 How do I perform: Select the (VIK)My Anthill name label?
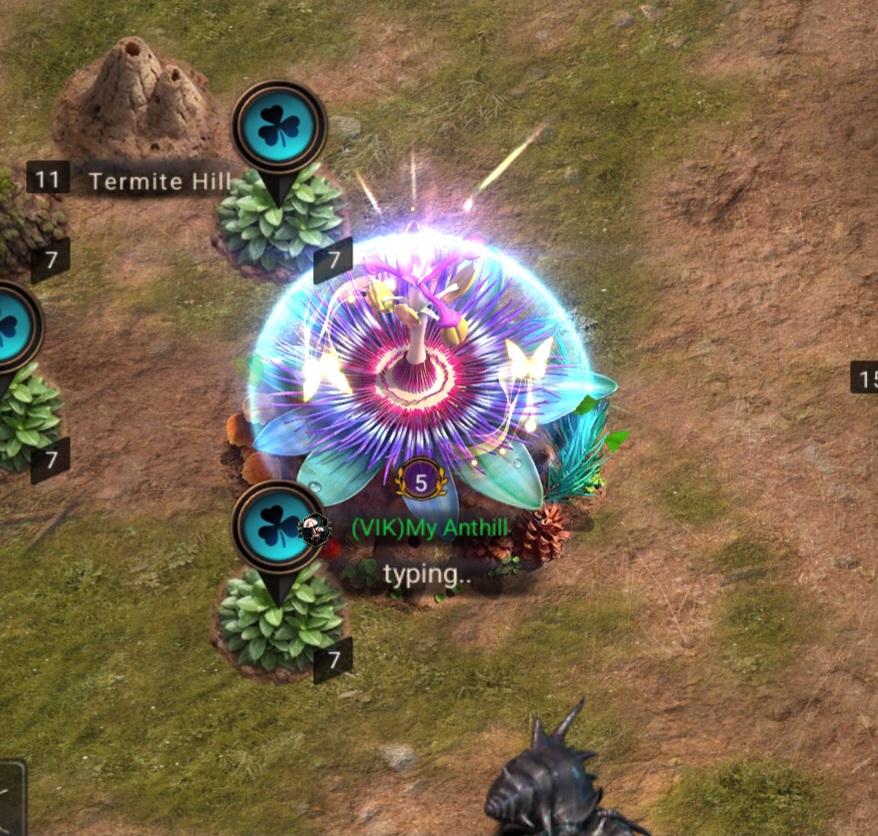coord(430,528)
